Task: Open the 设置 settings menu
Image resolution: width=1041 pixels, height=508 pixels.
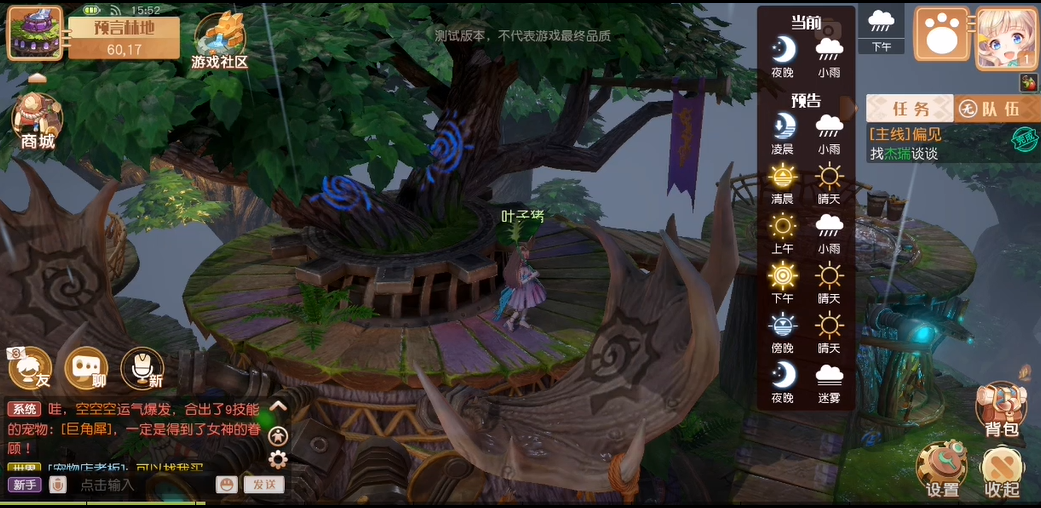Action: tap(942, 470)
